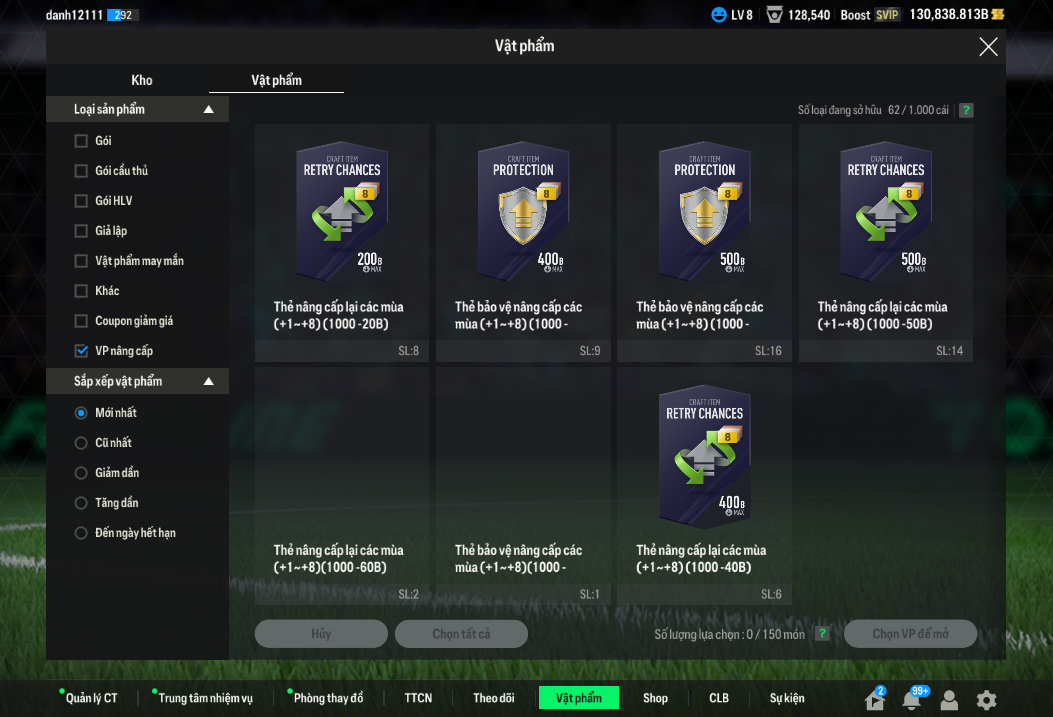Toggle the Vật phẩm may mắn checkbox

[x=82, y=261]
